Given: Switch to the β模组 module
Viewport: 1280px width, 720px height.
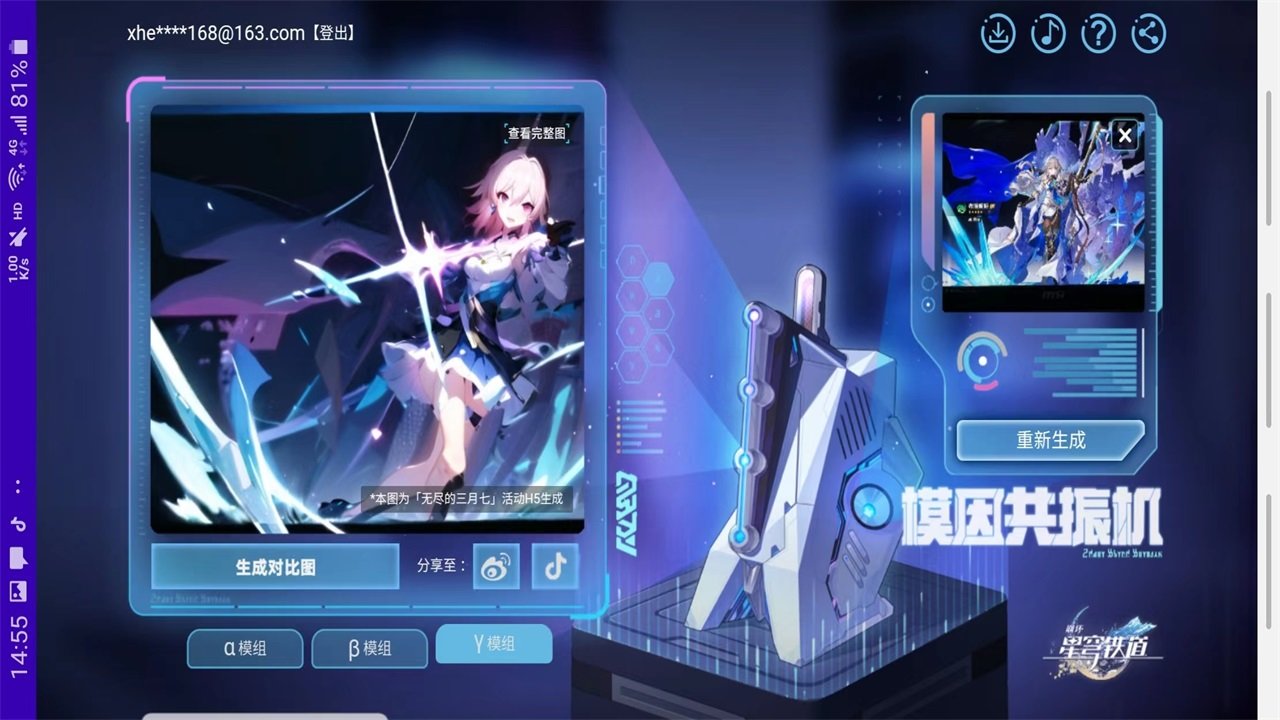Looking at the screenshot, I should tap(370, 648).
